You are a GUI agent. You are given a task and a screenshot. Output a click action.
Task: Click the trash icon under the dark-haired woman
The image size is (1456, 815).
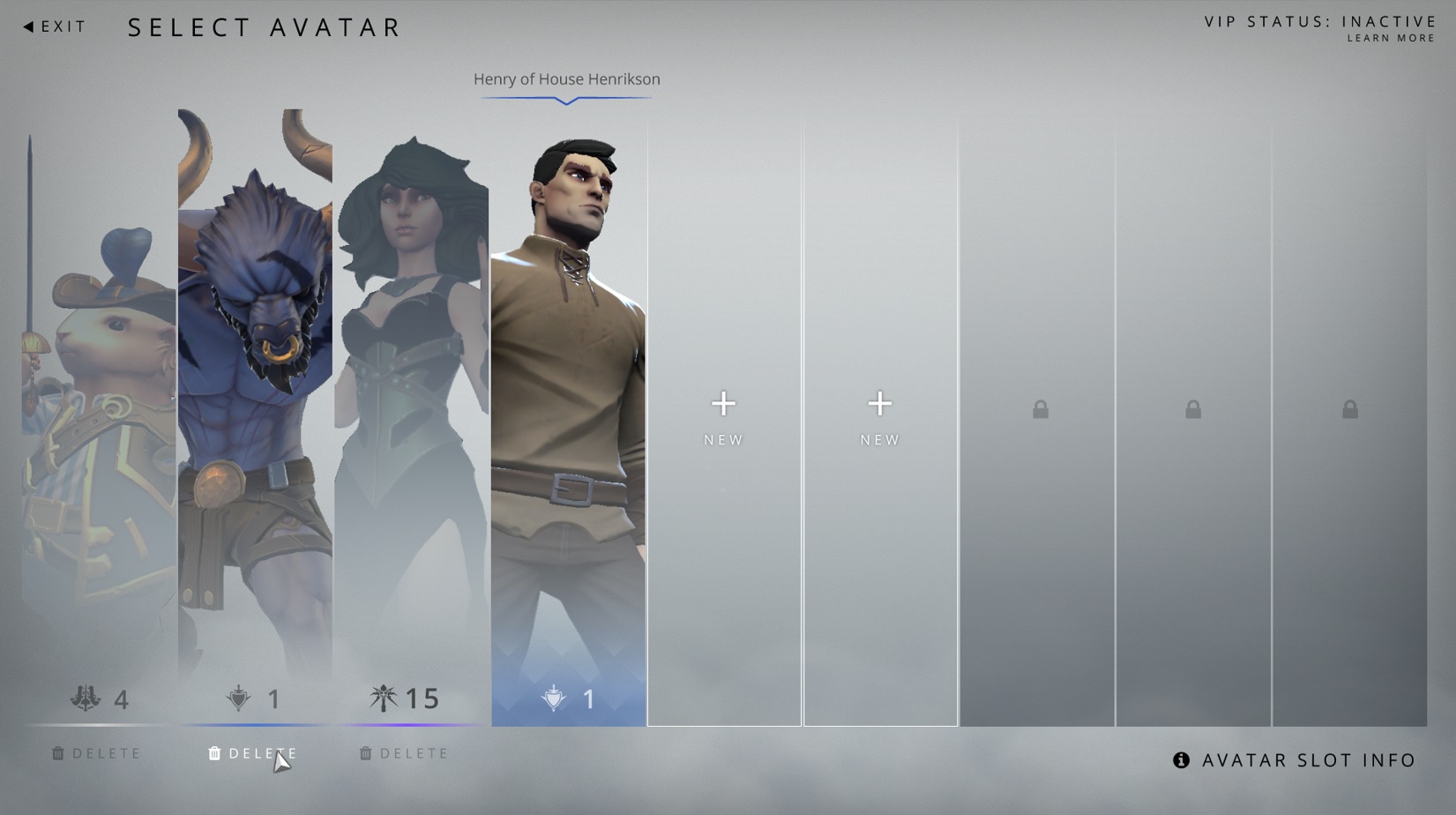point(365,753)
